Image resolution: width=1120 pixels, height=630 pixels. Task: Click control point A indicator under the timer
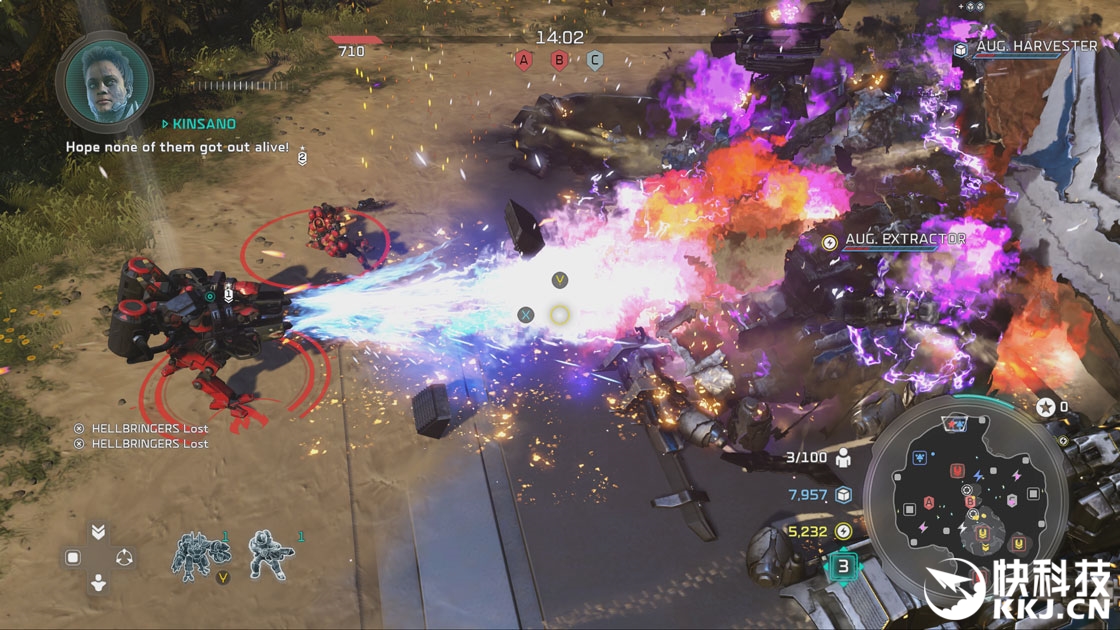522,61
